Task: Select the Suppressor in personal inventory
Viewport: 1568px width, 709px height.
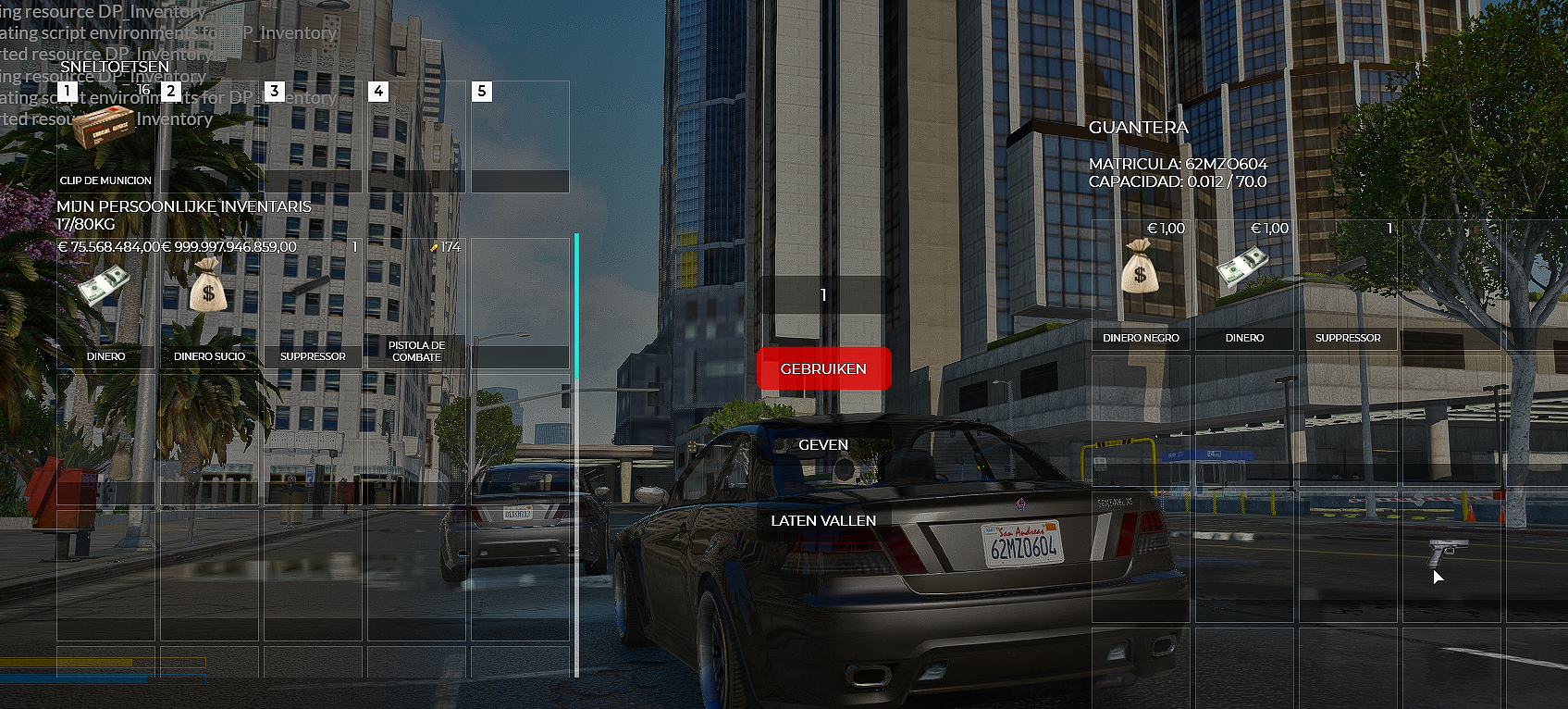Action: point(313,303)
